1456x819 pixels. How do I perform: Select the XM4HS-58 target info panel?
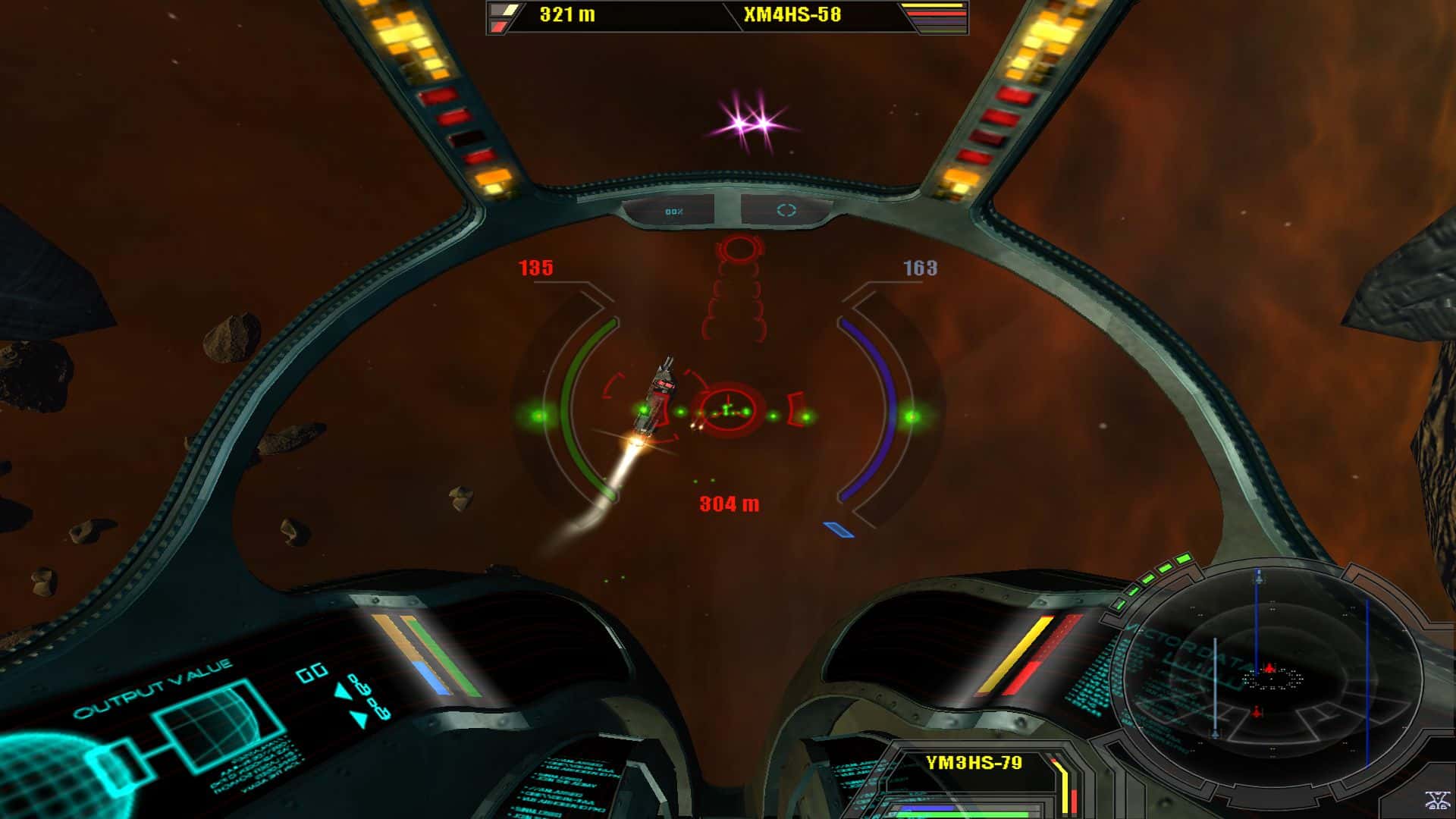tap(791, 15)
